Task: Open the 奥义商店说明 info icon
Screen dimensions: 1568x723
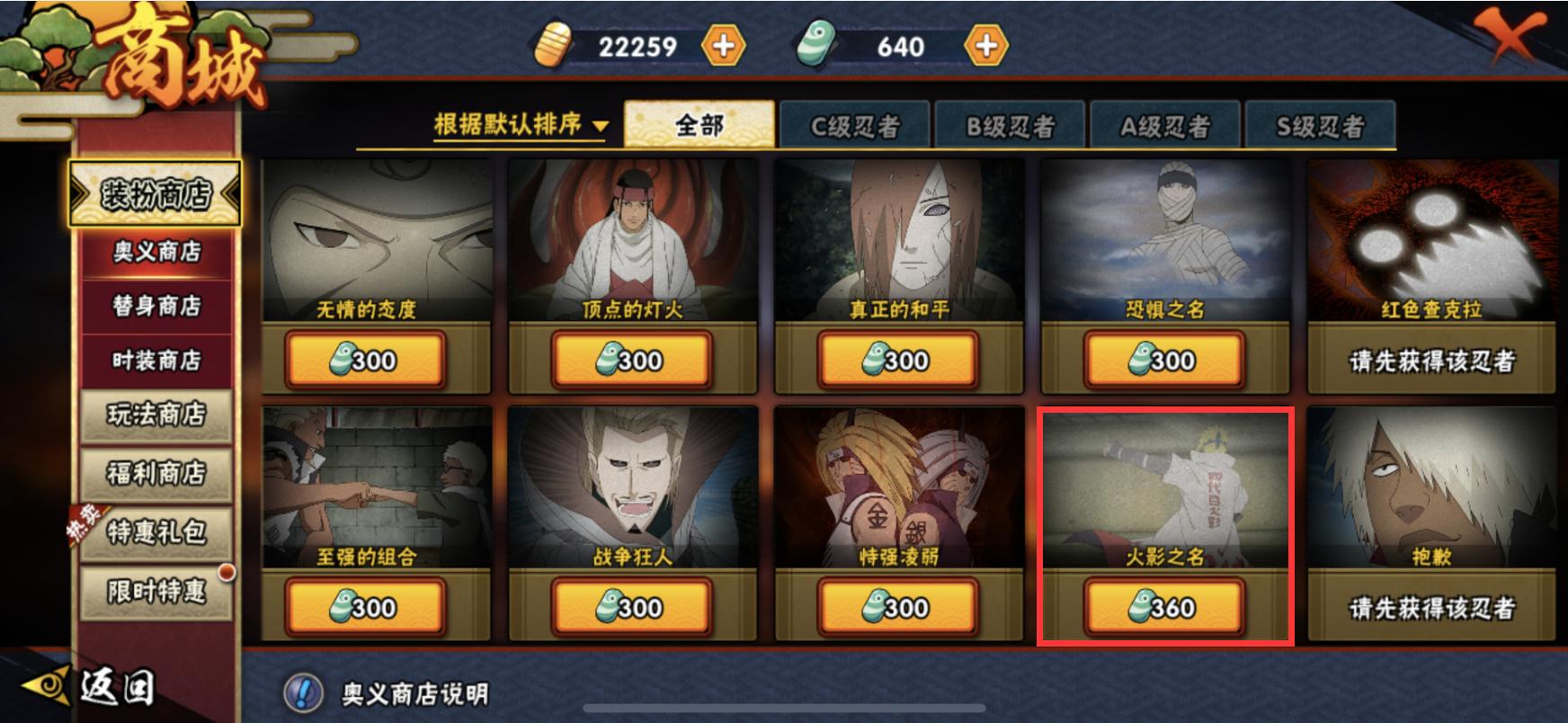Action: tap(304, 691)
